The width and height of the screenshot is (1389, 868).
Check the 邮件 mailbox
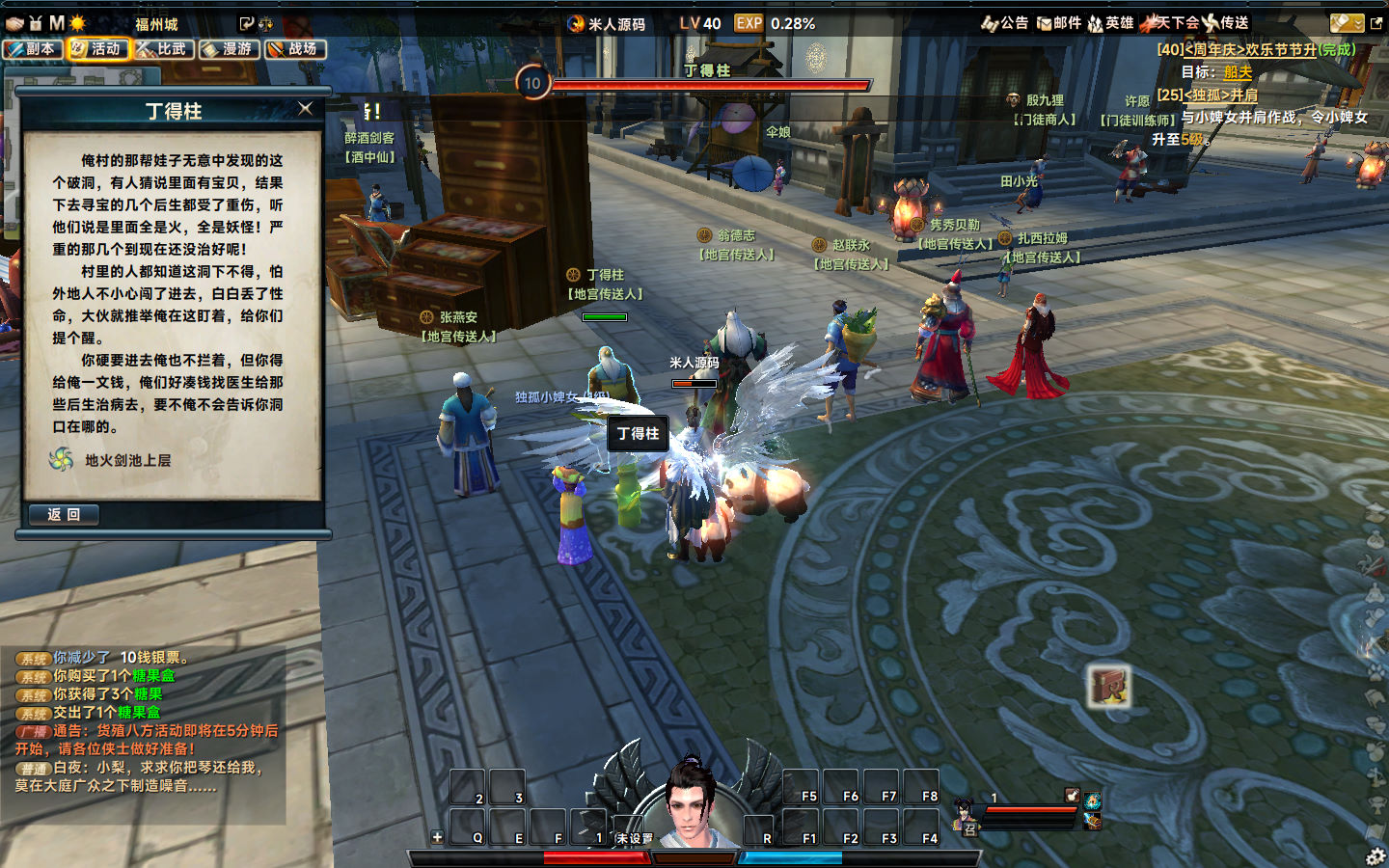point(1059,23)
